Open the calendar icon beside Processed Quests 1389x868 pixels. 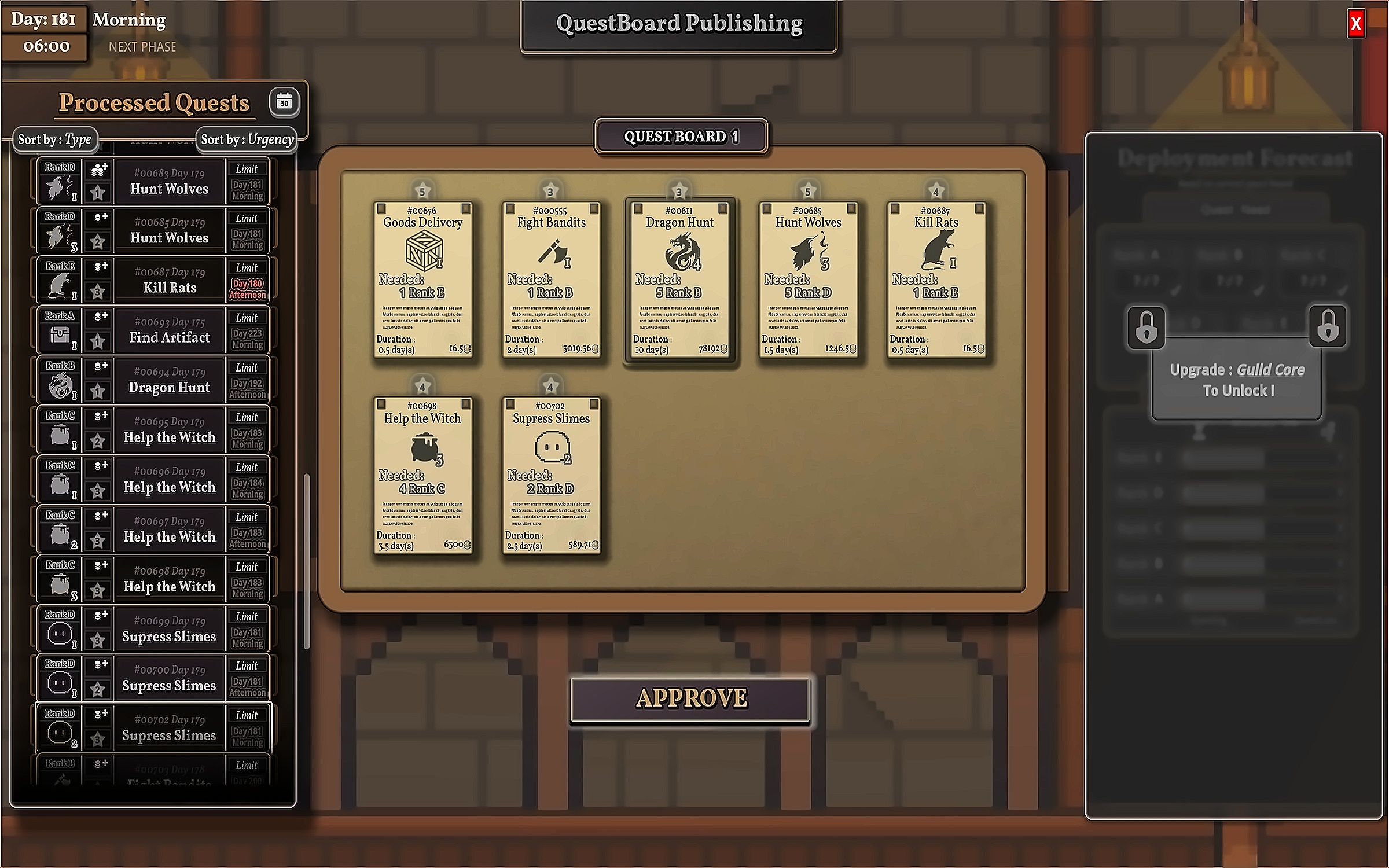pos(284,103)
